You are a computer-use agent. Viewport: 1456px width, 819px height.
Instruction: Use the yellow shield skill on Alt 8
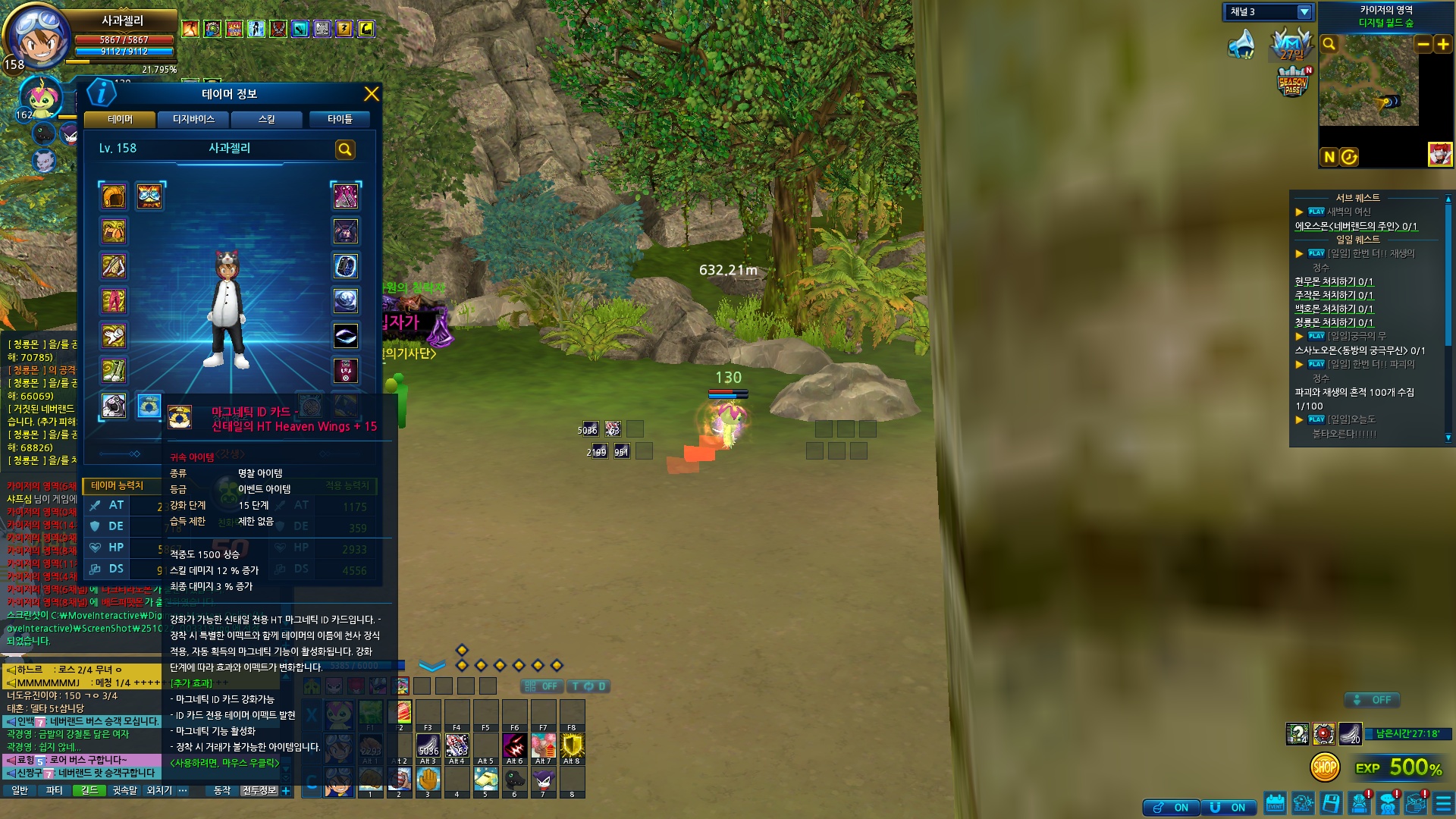point(572,745)
